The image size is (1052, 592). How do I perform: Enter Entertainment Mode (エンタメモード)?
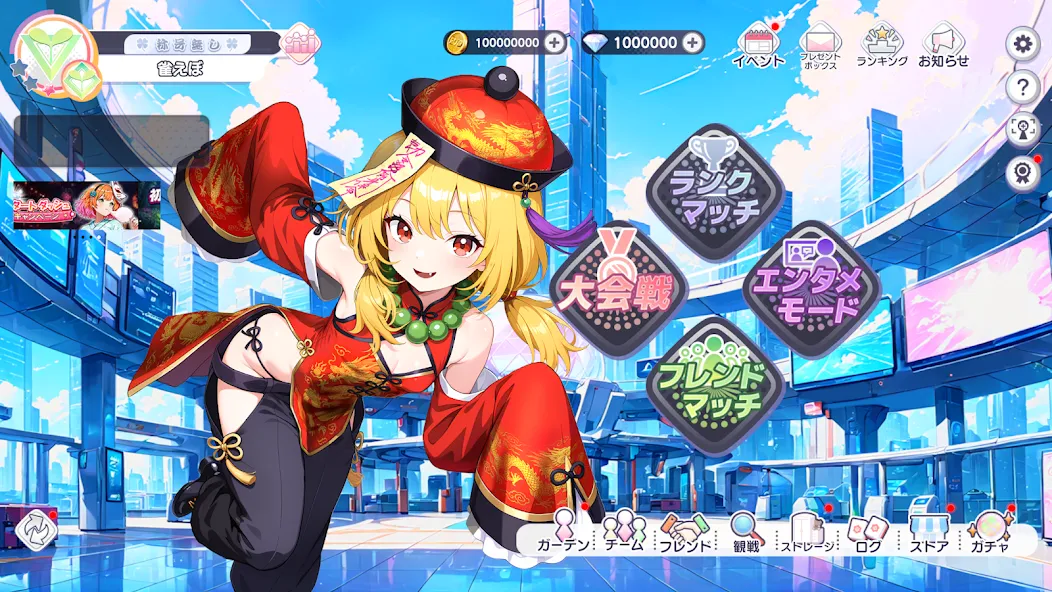tap(811, 285)
